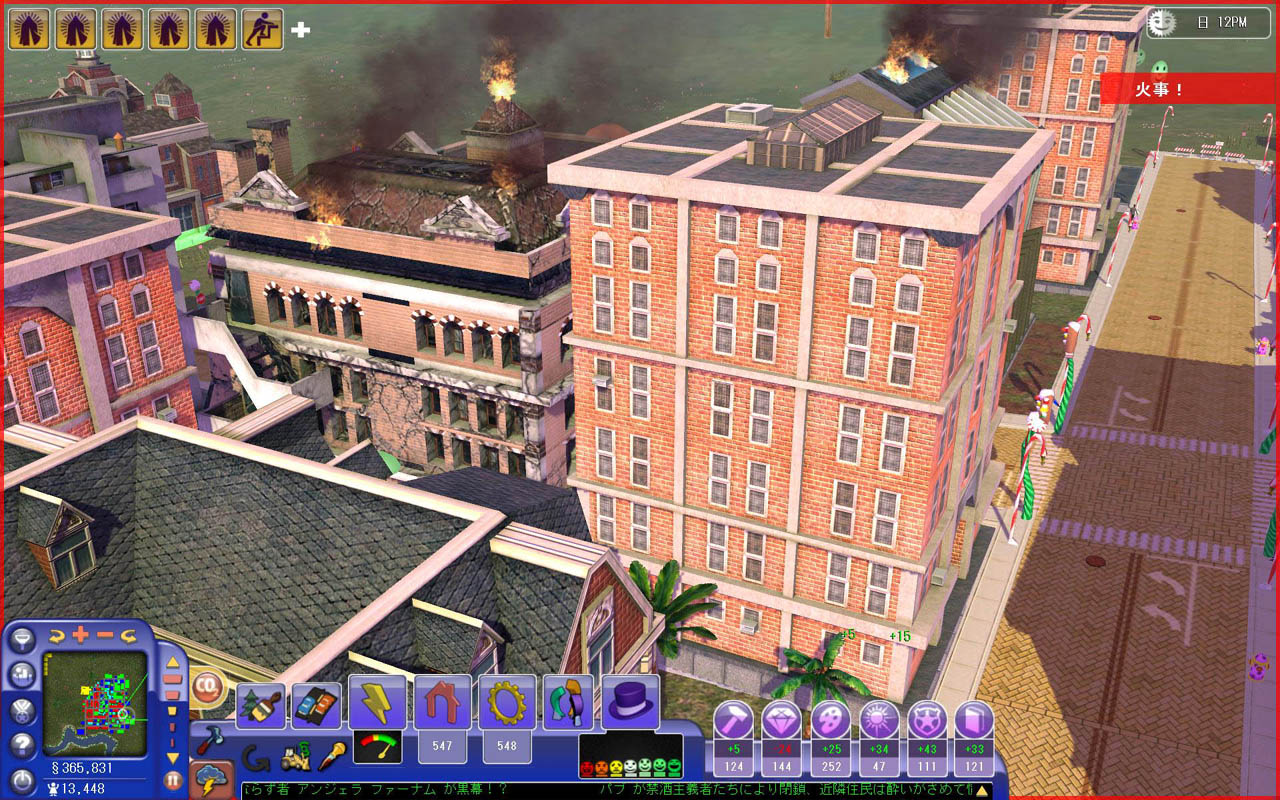The image size is (1280, 800).
Task: Zoom out with the orange minus button
Action: click(104, 634)
